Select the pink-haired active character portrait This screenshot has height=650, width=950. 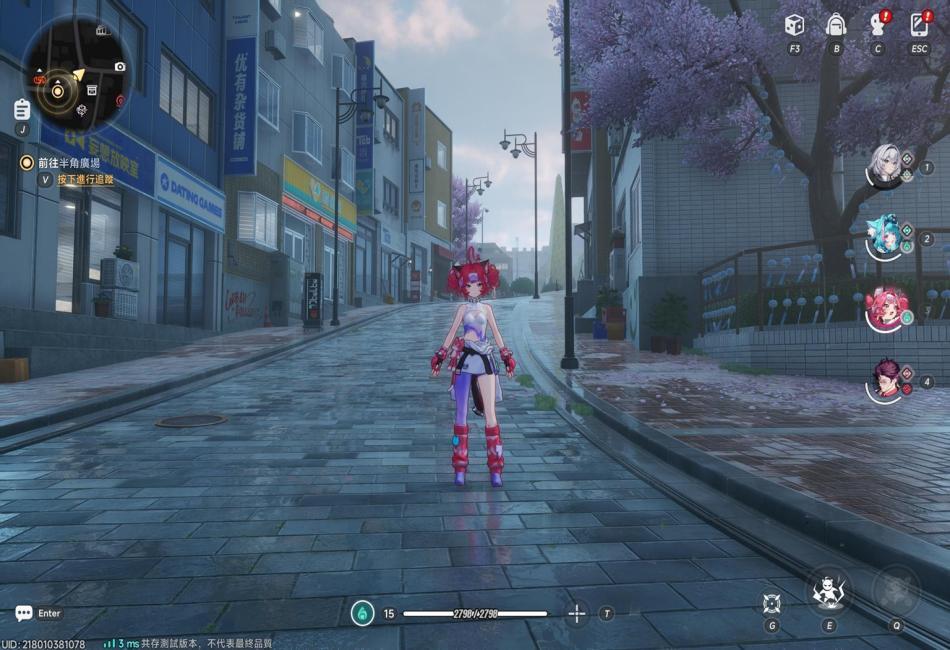885,308
